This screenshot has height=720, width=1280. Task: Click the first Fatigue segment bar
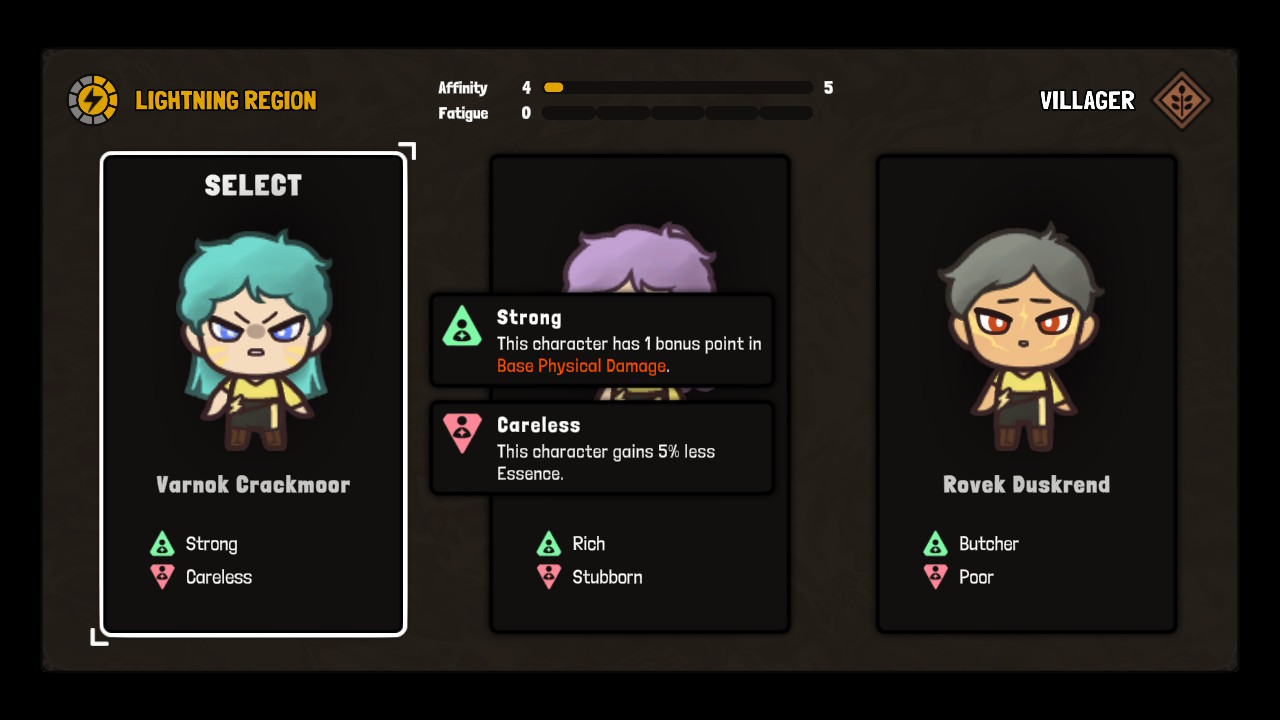click(x=567, y=112)
